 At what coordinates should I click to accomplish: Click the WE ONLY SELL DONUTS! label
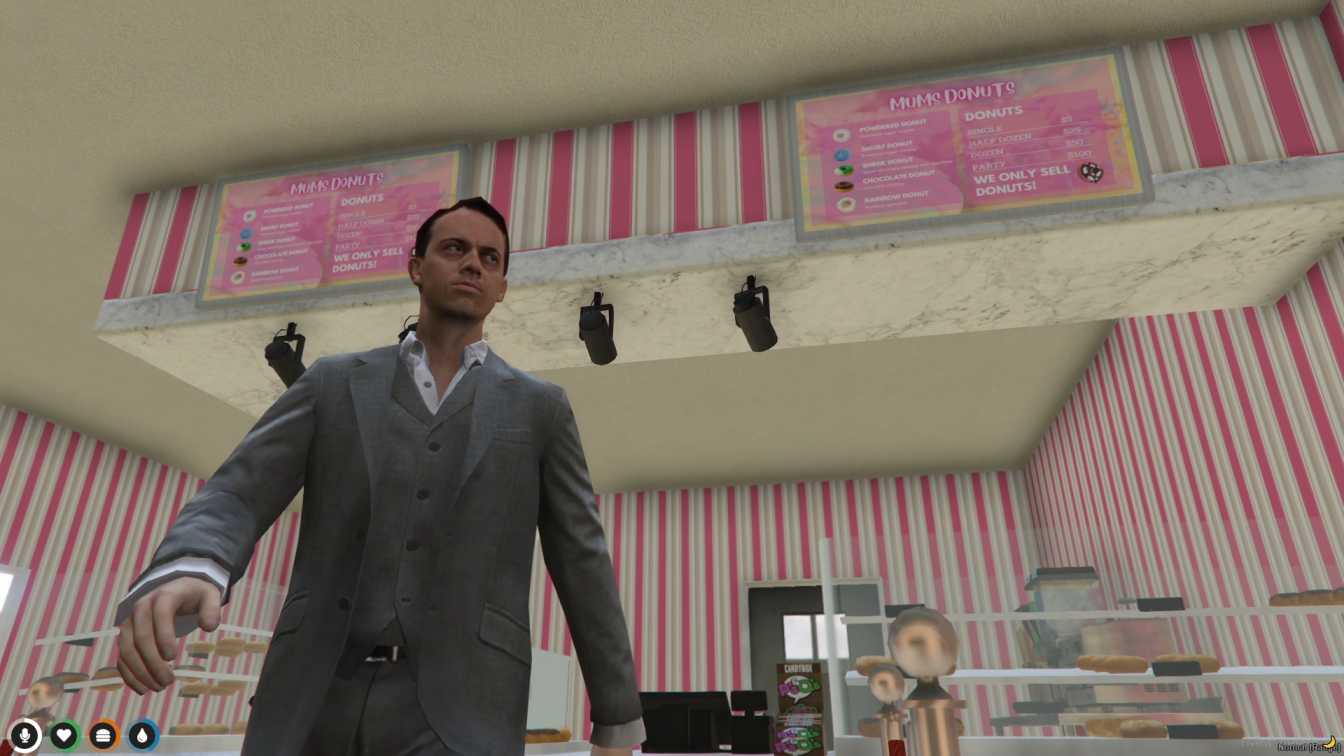click(1010, 183)
